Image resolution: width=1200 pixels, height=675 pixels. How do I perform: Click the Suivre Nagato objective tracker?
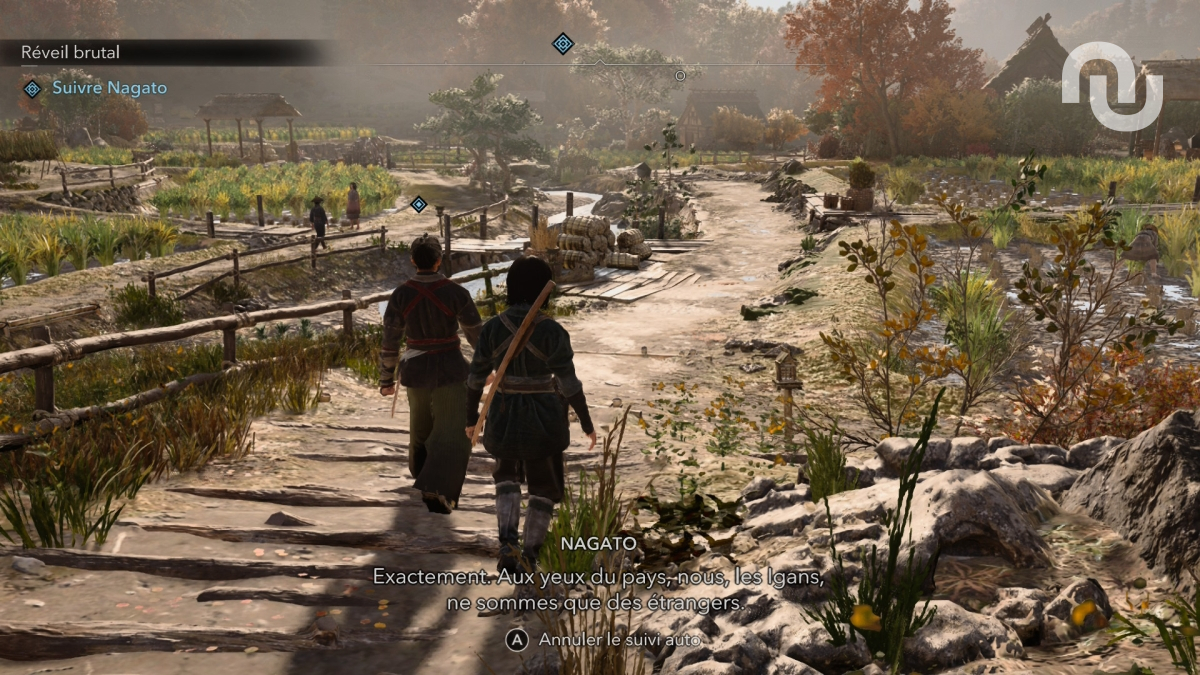tap(109, 88)
